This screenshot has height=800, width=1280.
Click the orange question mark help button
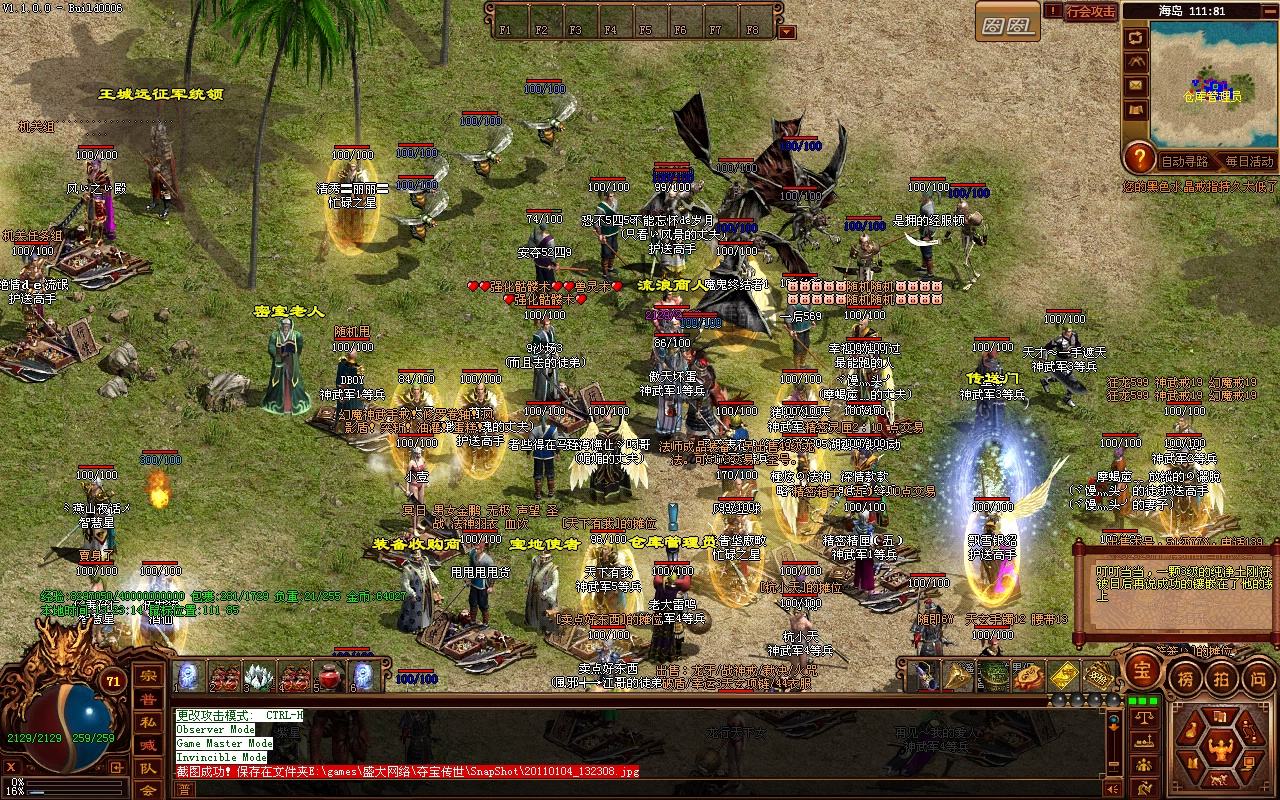click(1139, 158)
